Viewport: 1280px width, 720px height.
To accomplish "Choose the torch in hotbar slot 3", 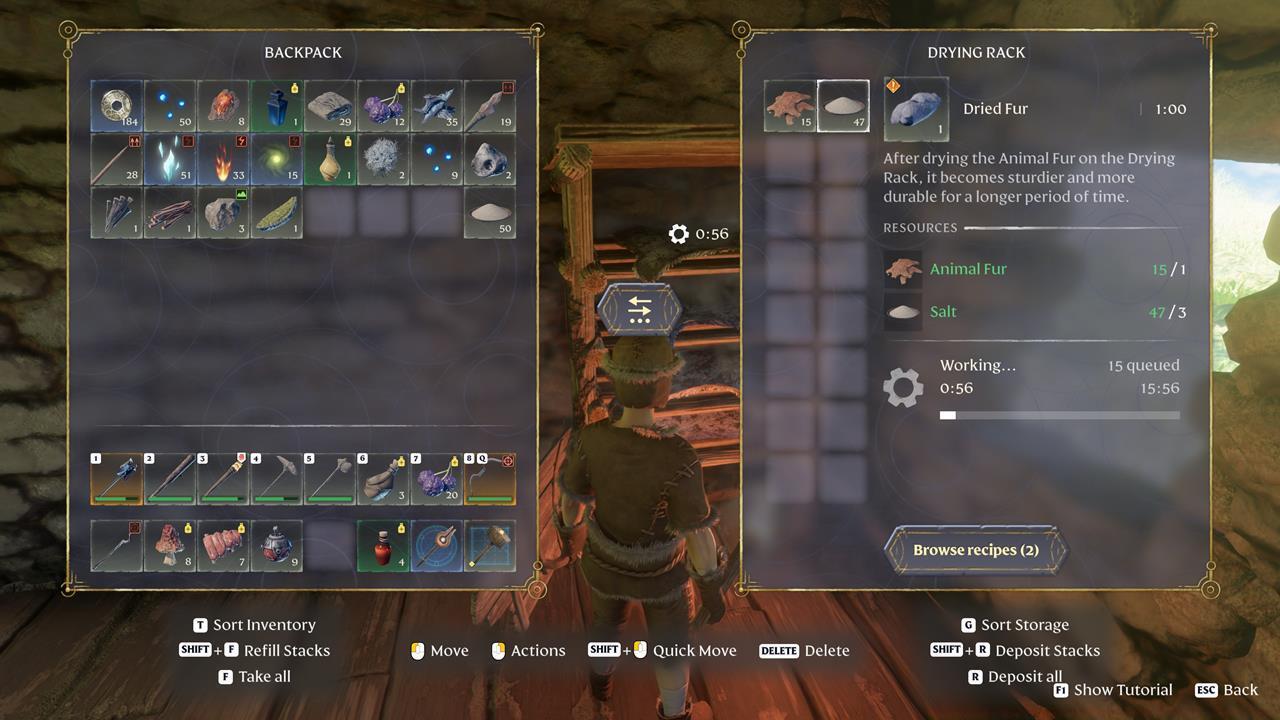I will click(x=223, y=479).
